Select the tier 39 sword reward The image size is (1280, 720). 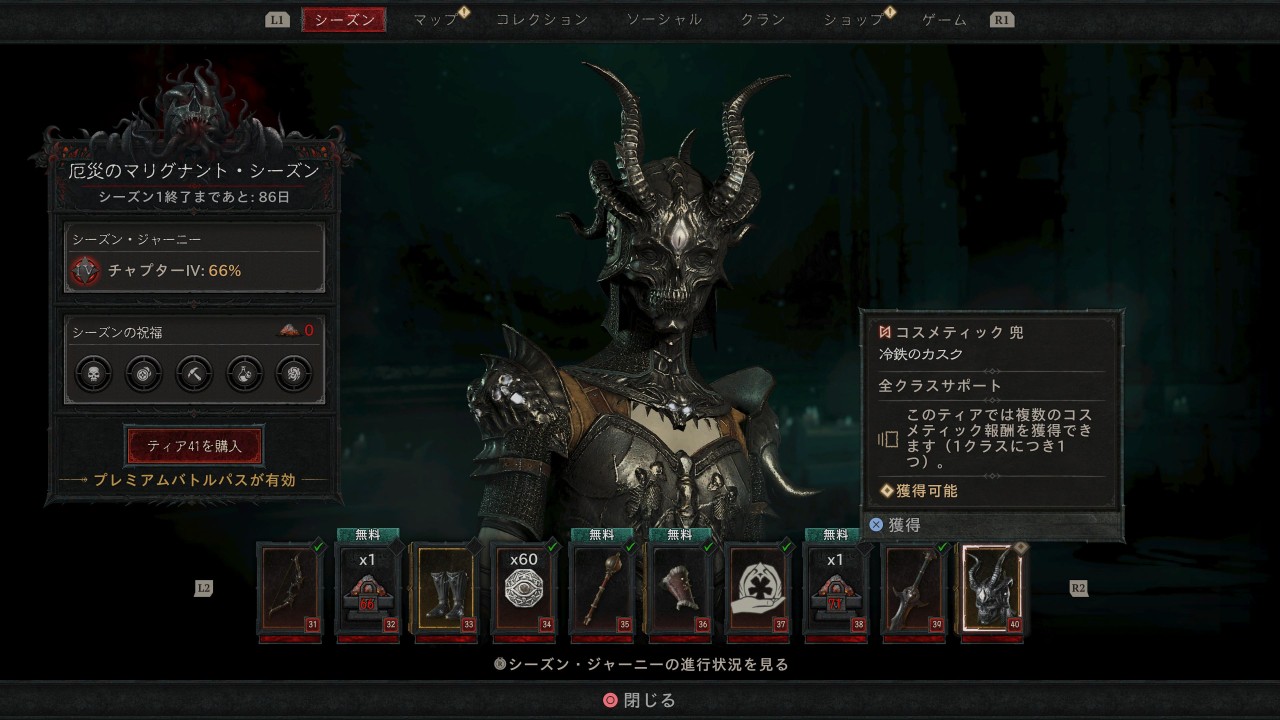[914, 590]
